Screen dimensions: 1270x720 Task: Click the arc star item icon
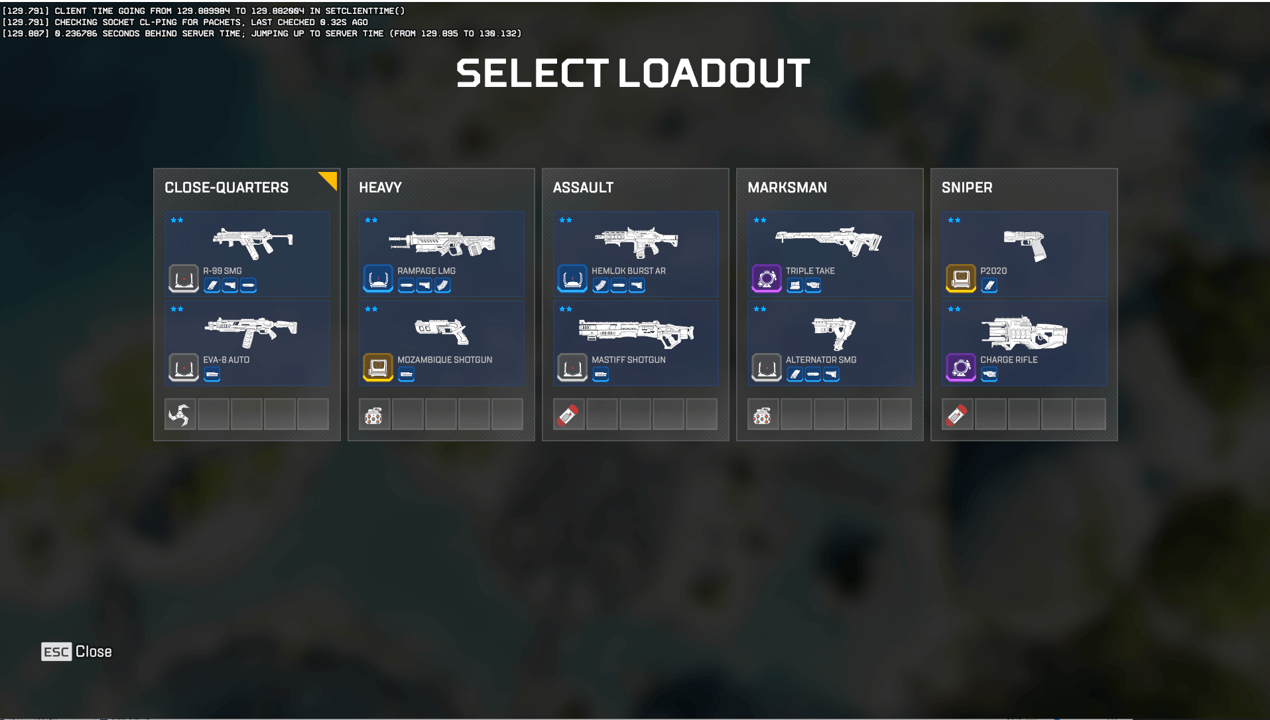pyautogui.click(x=180, y=414)
